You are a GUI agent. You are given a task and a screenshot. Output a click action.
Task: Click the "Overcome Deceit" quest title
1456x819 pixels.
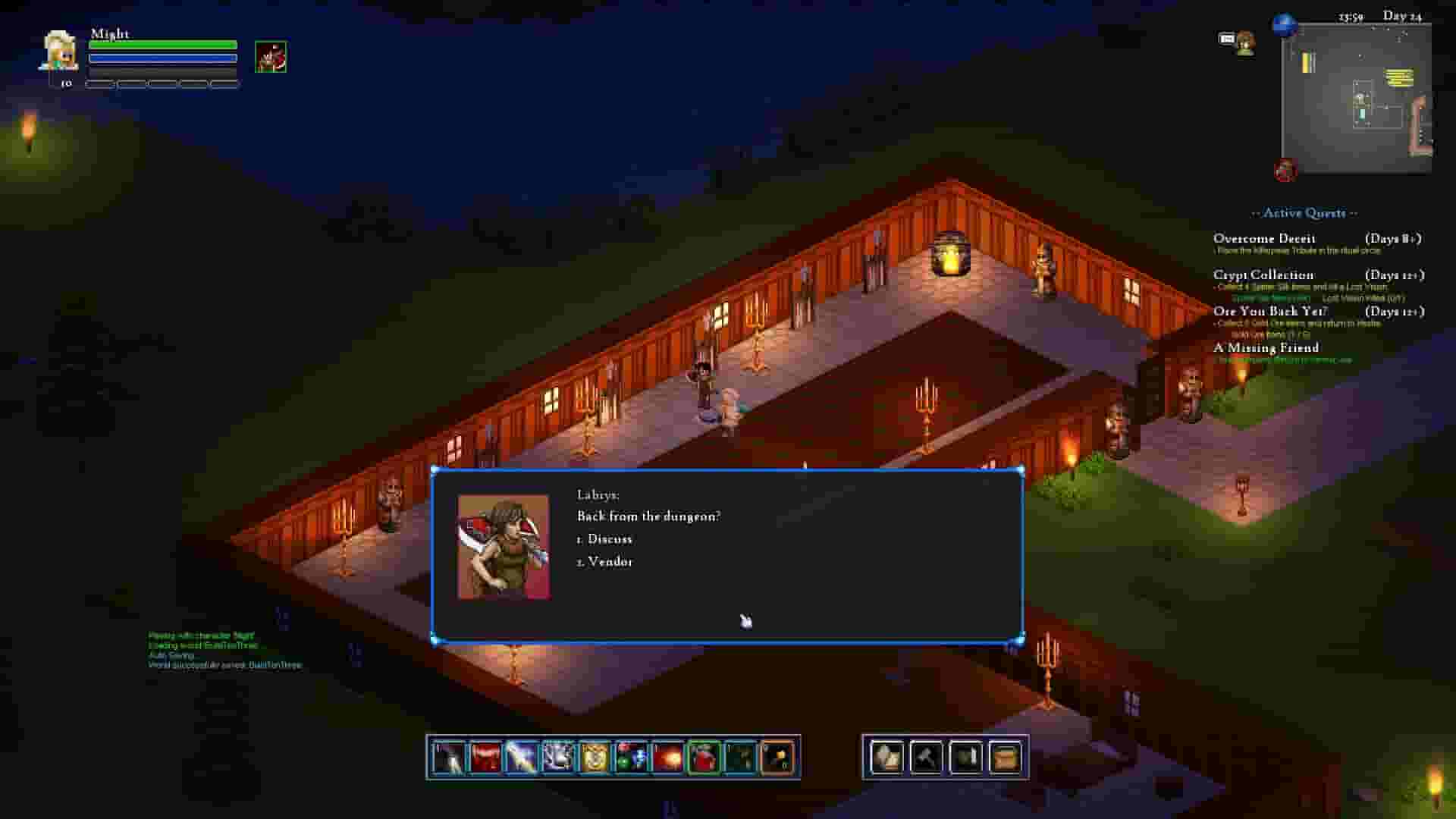click(1264, 237)
